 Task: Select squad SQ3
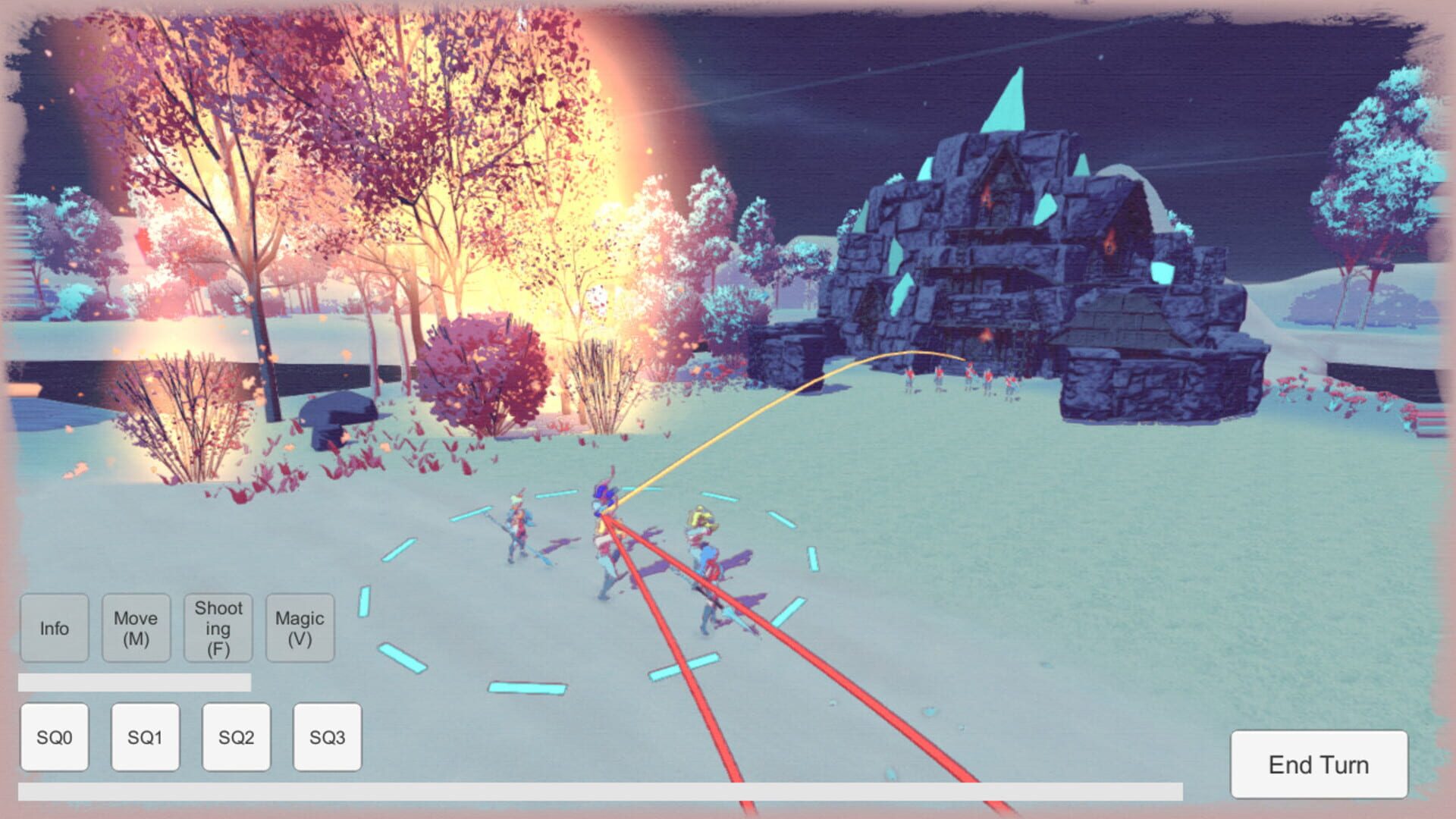(327, 736)
